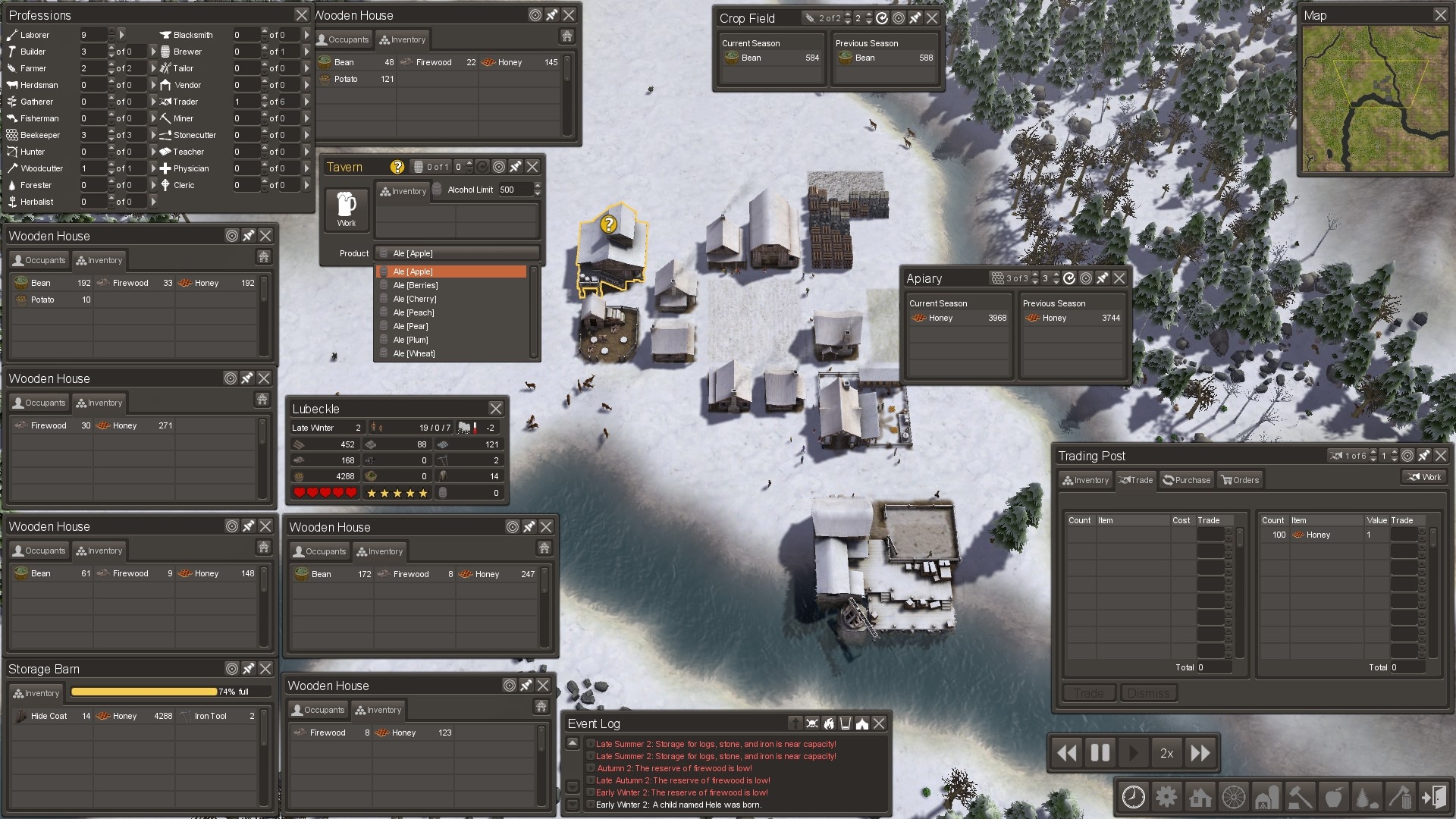Increase game speed with fast-forward
Viewport: 1456px width, 819px height.
coord(1200,753)
